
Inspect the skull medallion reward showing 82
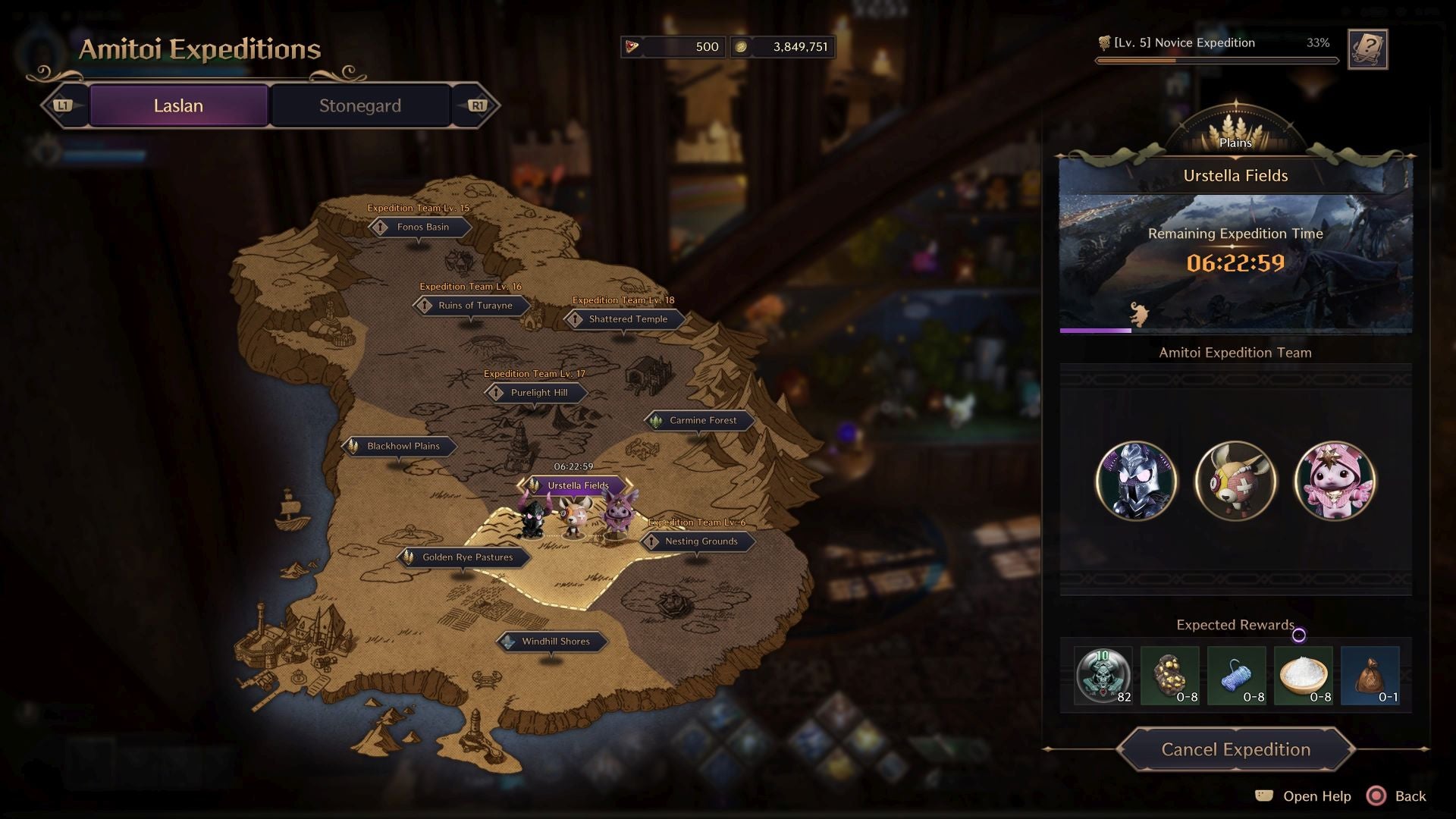1103,676
